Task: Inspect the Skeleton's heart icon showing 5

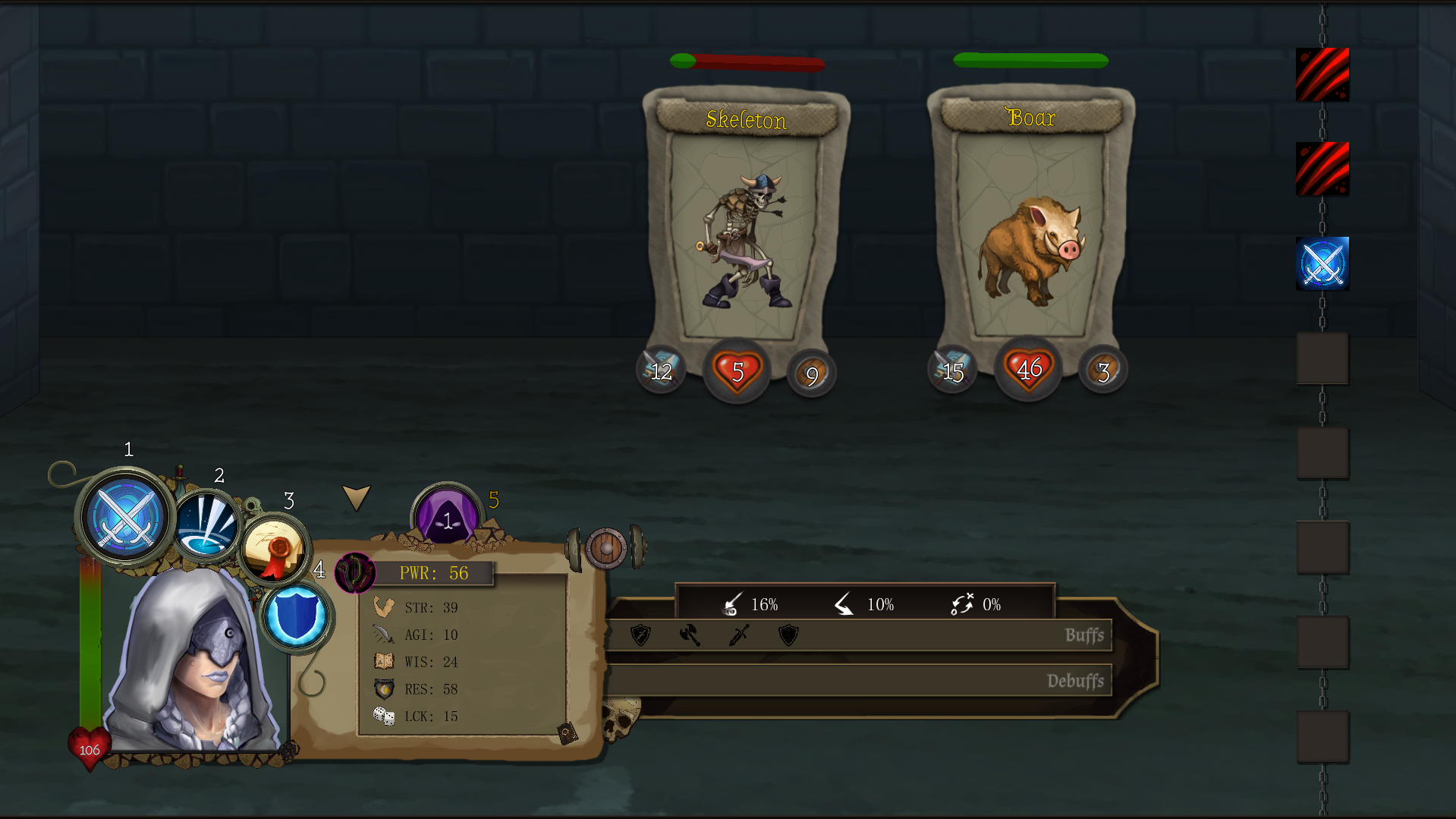Action: [735, 372]
